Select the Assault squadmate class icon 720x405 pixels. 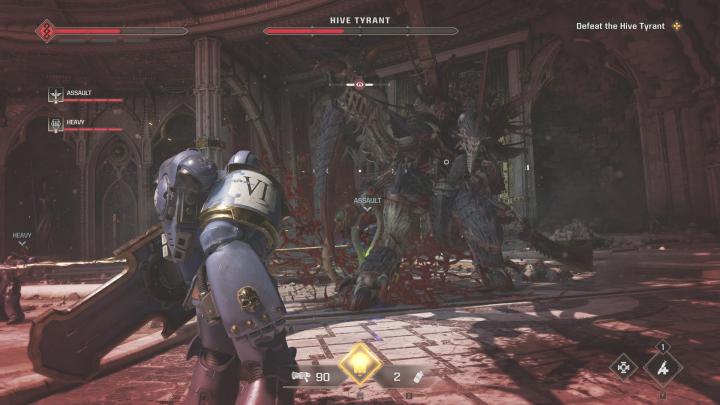coord(57,95)
